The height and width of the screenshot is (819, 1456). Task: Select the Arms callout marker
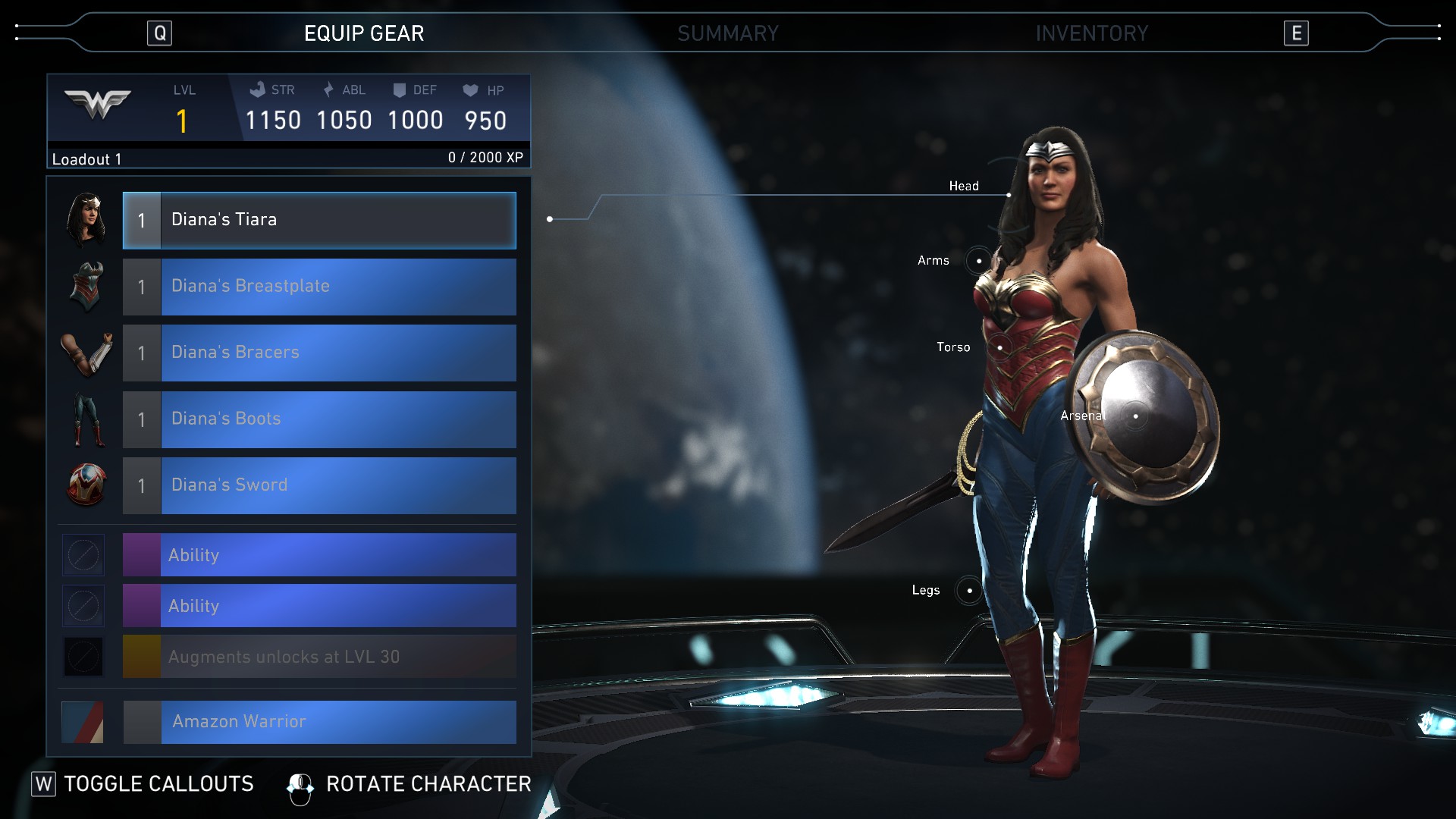[978, 261]
